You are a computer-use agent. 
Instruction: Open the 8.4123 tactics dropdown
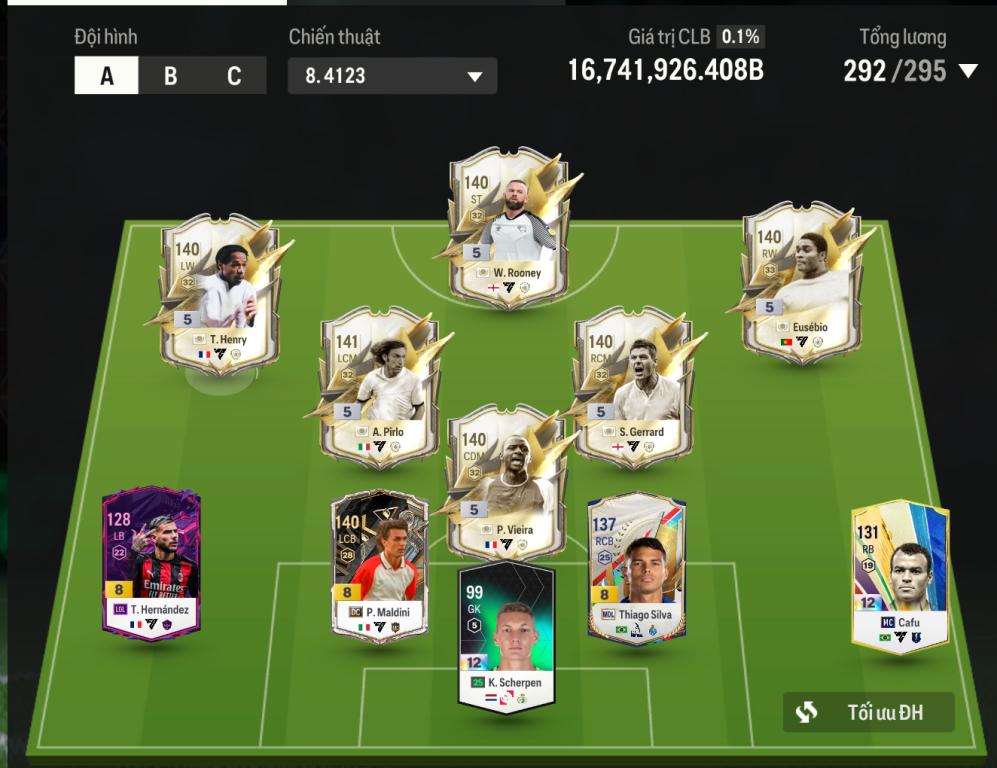click(x=392, y=77)
